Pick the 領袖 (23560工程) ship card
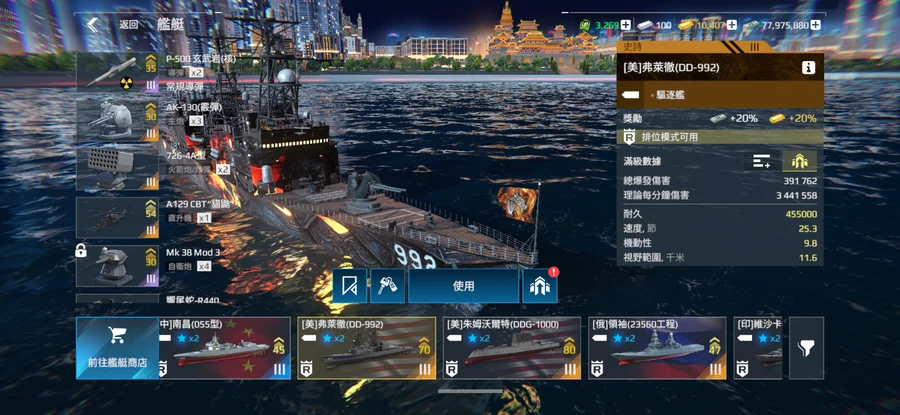Viewport: 900px width, 415px height. [x=658, y=348]
